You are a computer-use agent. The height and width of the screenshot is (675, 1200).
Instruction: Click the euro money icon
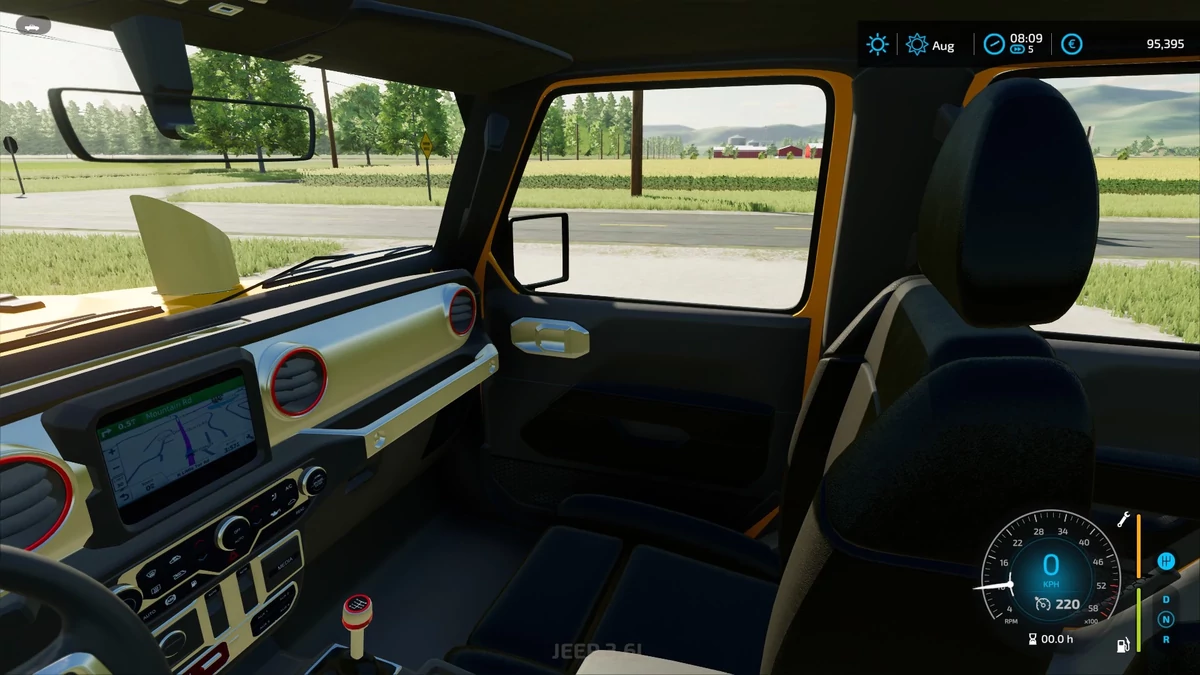pos(1072,44)
